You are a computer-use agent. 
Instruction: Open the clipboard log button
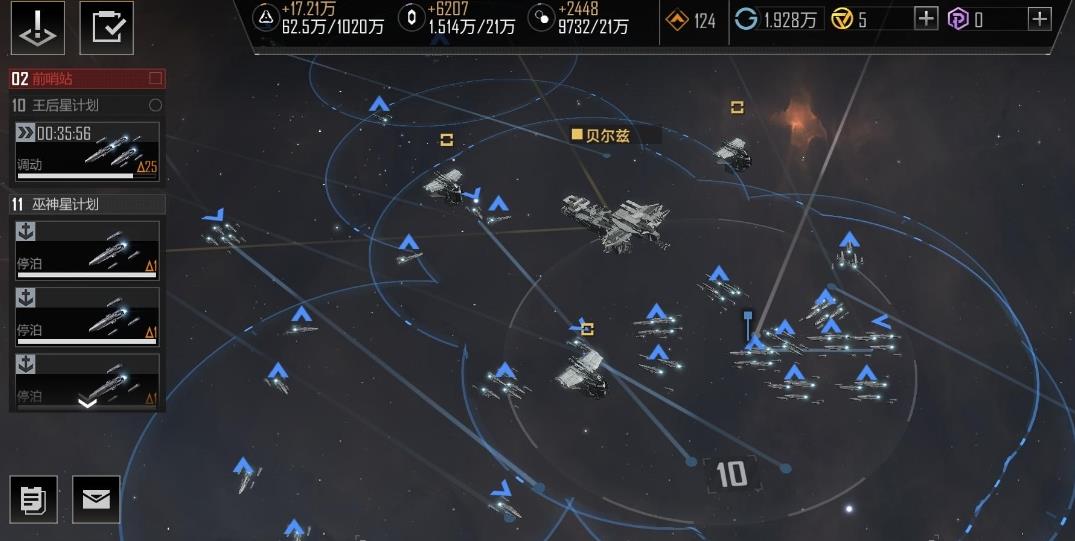(33, 499)
